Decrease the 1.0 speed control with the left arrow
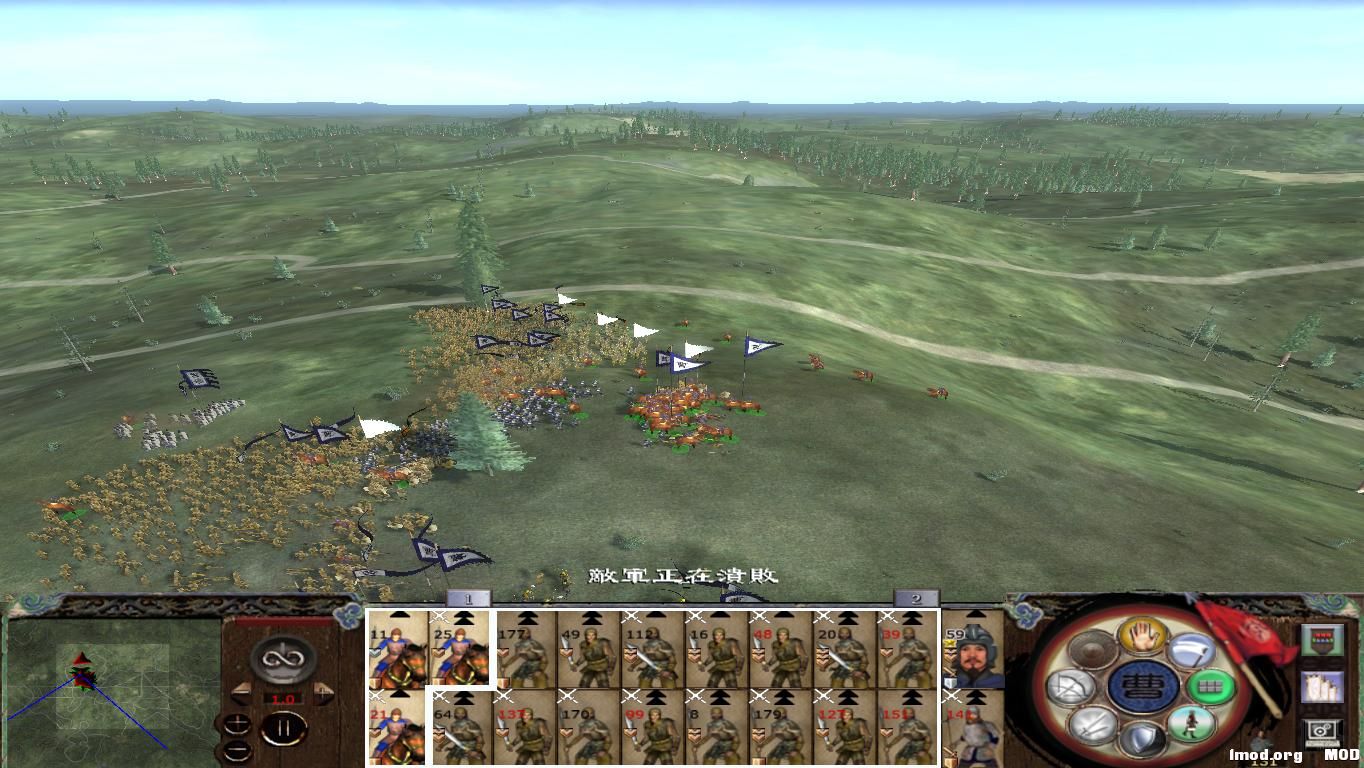This screenshot has height=768, width=1364. click(x=240, y=692)
